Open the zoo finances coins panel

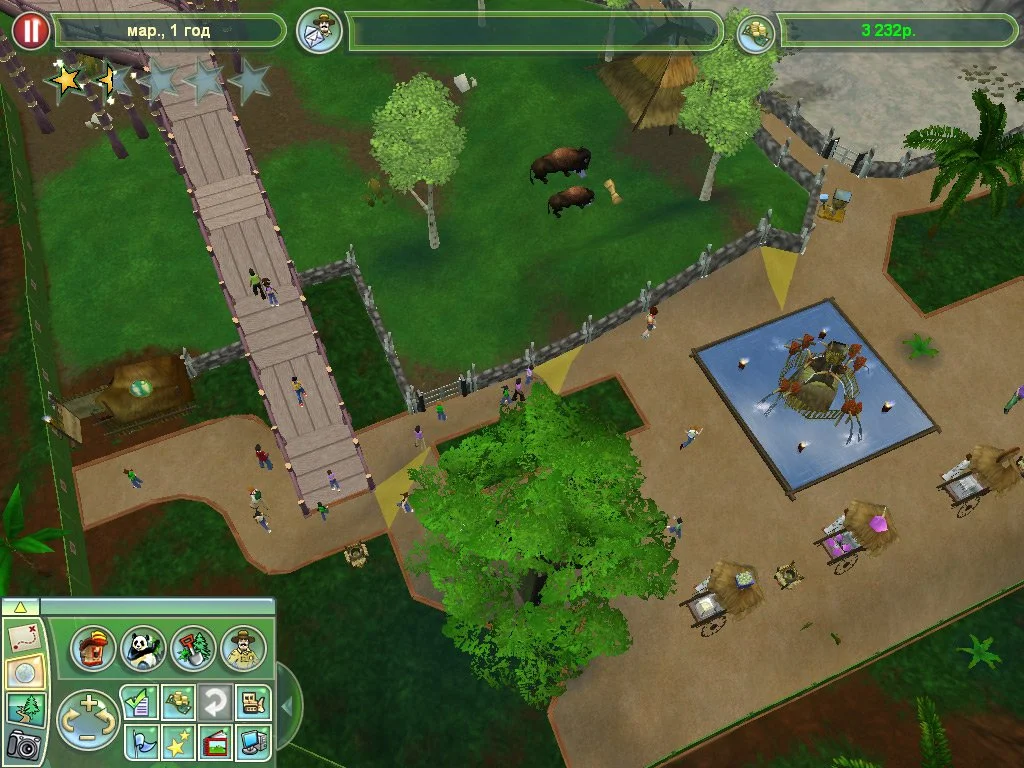pos(176,703)
